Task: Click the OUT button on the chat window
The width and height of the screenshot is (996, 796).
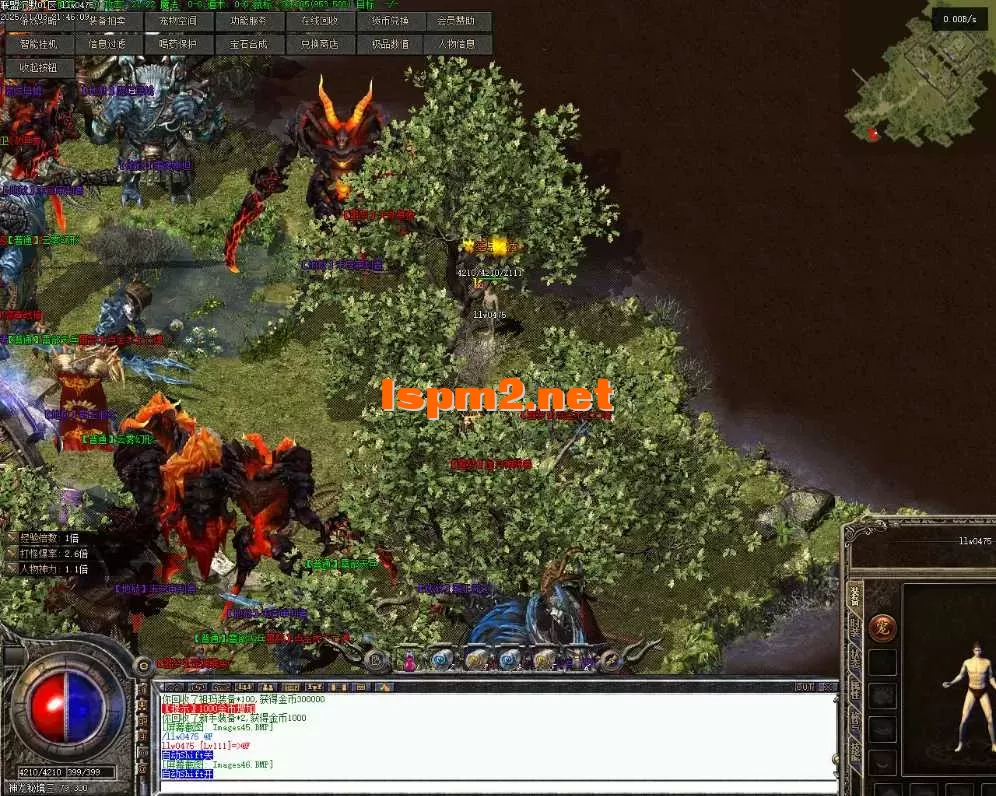Action: point(804,687)
